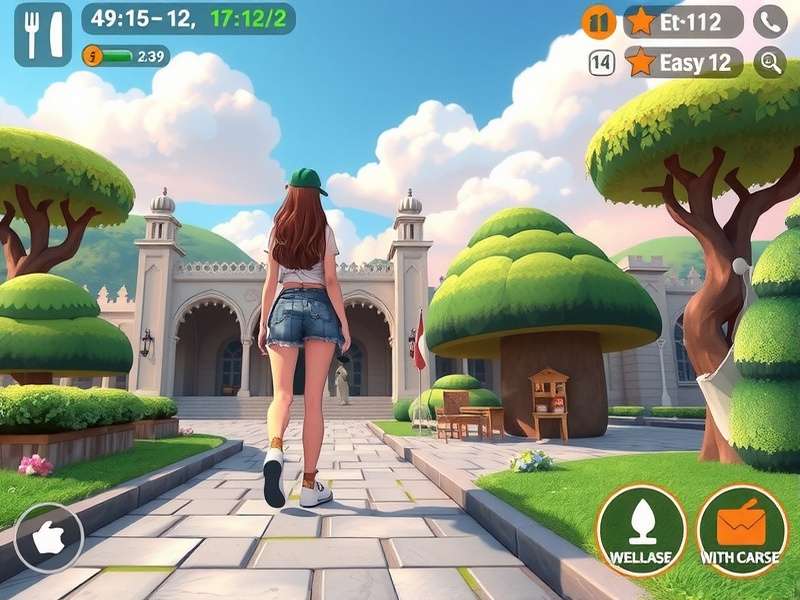Viewport: 800px width, 600px height.
Task: Tap the phone call icon
Action: (769, 21)
